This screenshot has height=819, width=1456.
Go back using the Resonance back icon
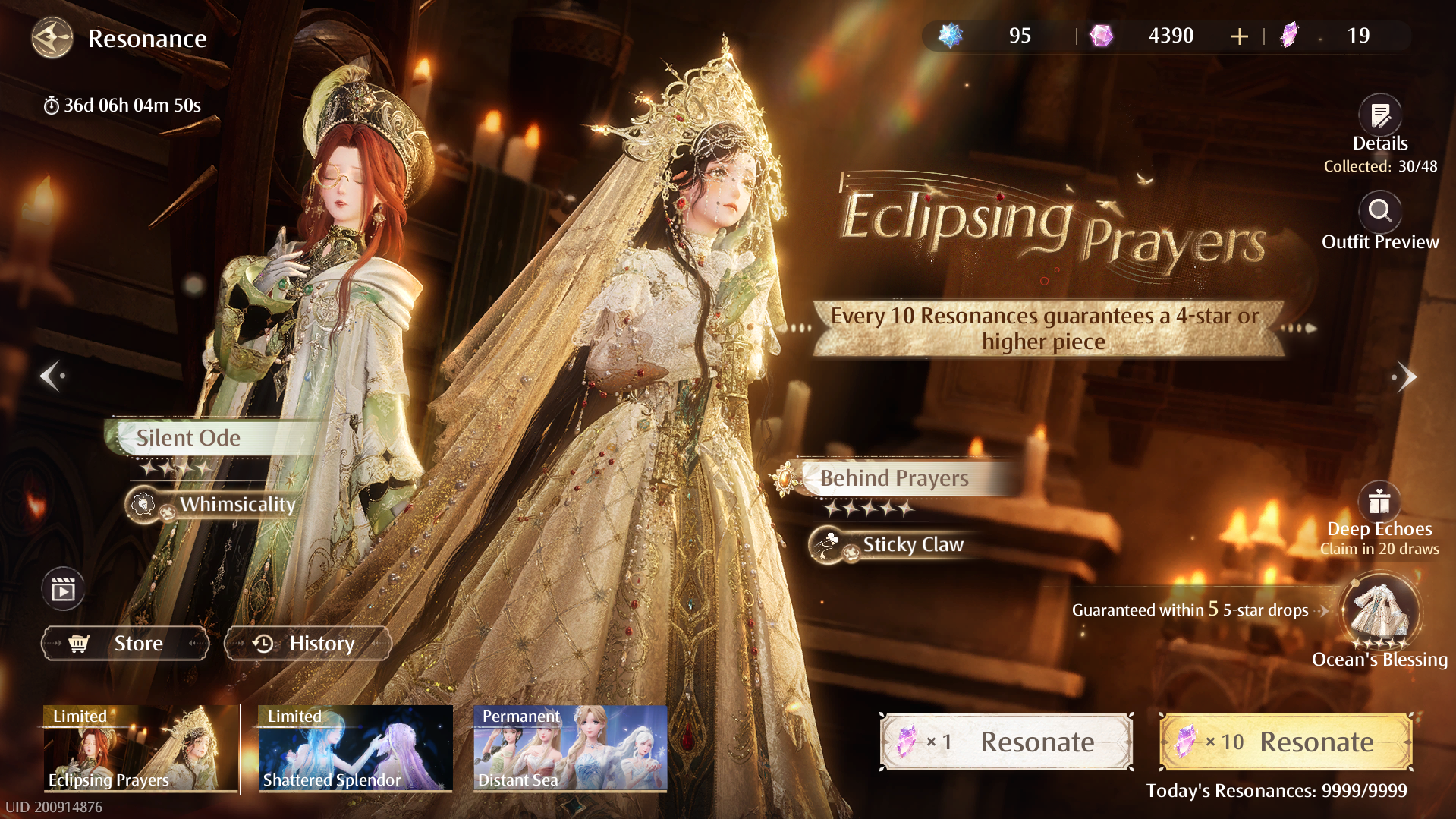52,38
